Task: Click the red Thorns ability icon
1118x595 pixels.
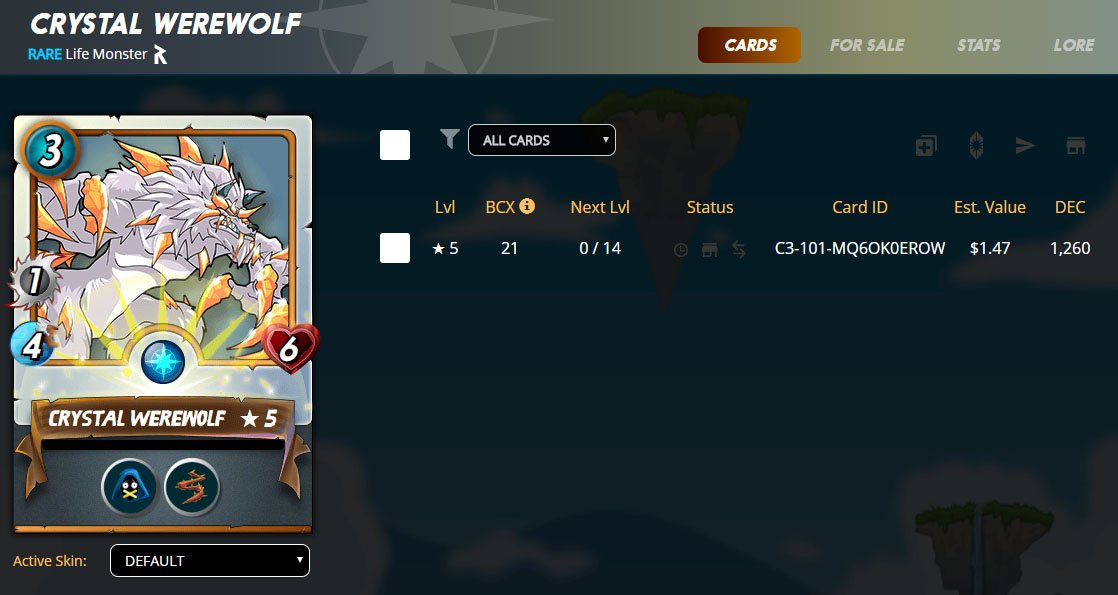Action: [191, 488]
